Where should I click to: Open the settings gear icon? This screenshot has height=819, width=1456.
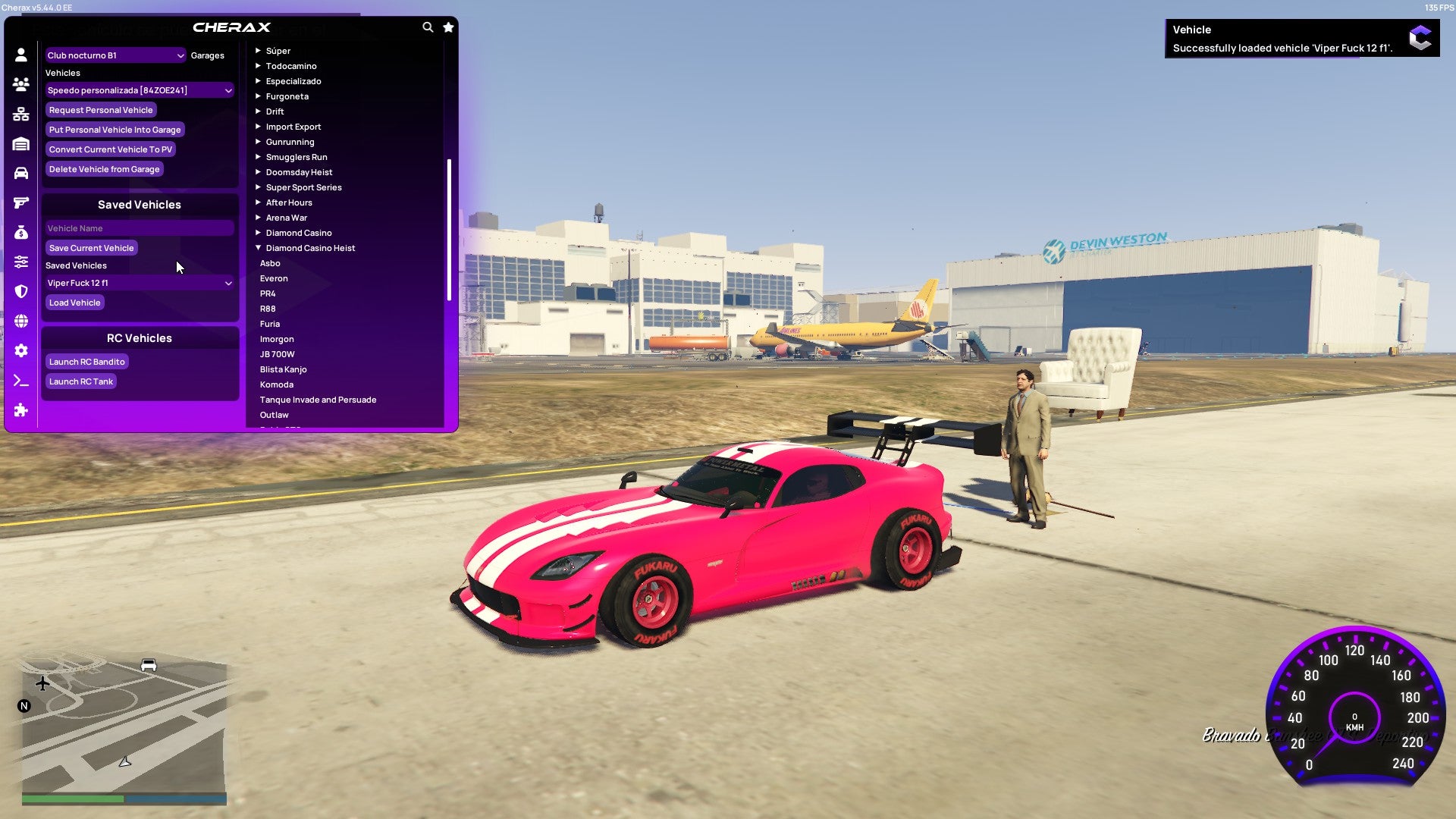pyautogui.click(x=20, y=350)
